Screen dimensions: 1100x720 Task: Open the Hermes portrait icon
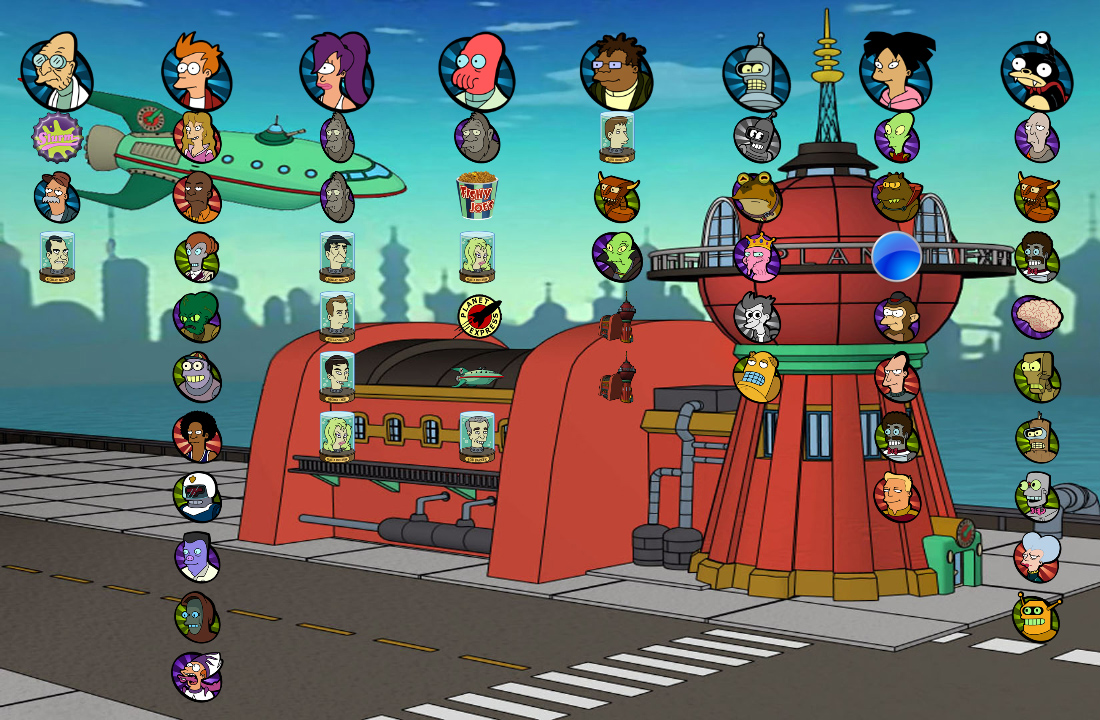tap(616, 74)
